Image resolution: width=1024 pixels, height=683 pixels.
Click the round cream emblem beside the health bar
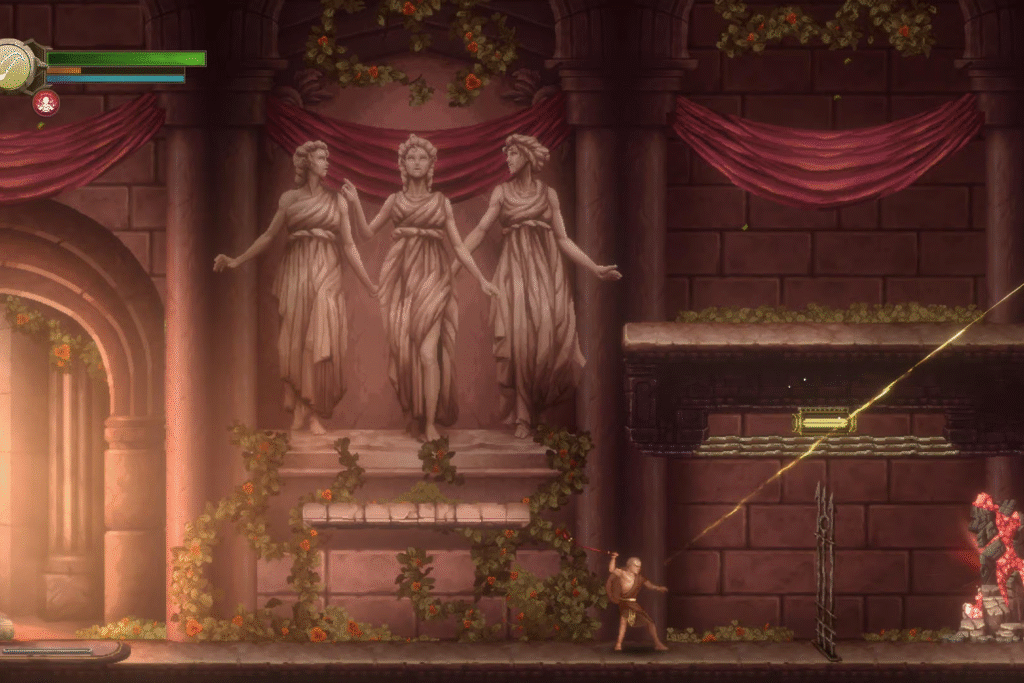click(16, 67)
